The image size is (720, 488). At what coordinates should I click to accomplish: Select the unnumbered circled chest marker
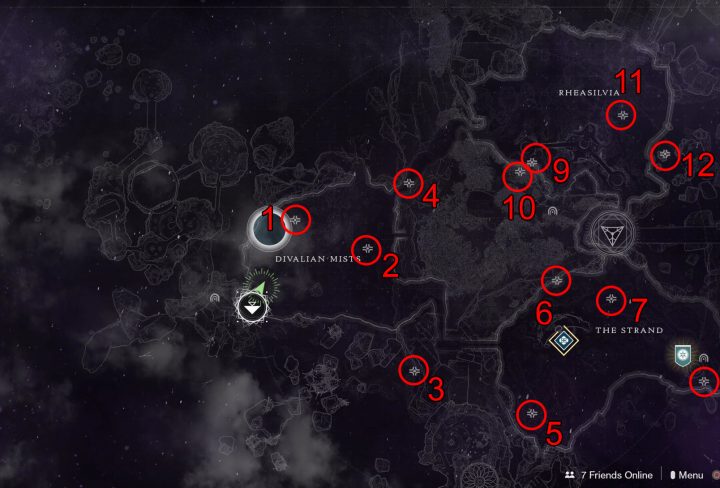coord(705,381)
